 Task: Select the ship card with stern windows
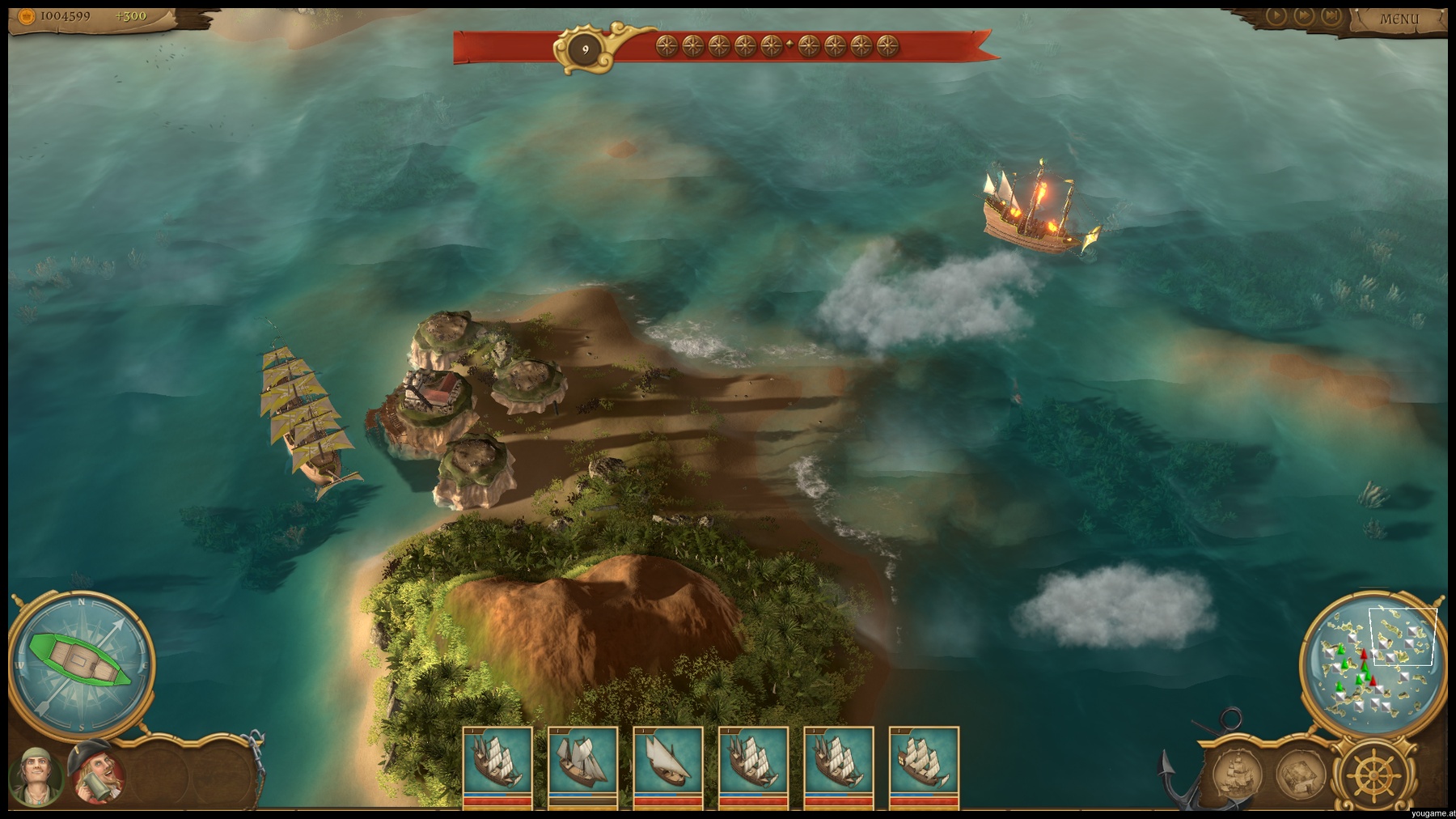924,765
